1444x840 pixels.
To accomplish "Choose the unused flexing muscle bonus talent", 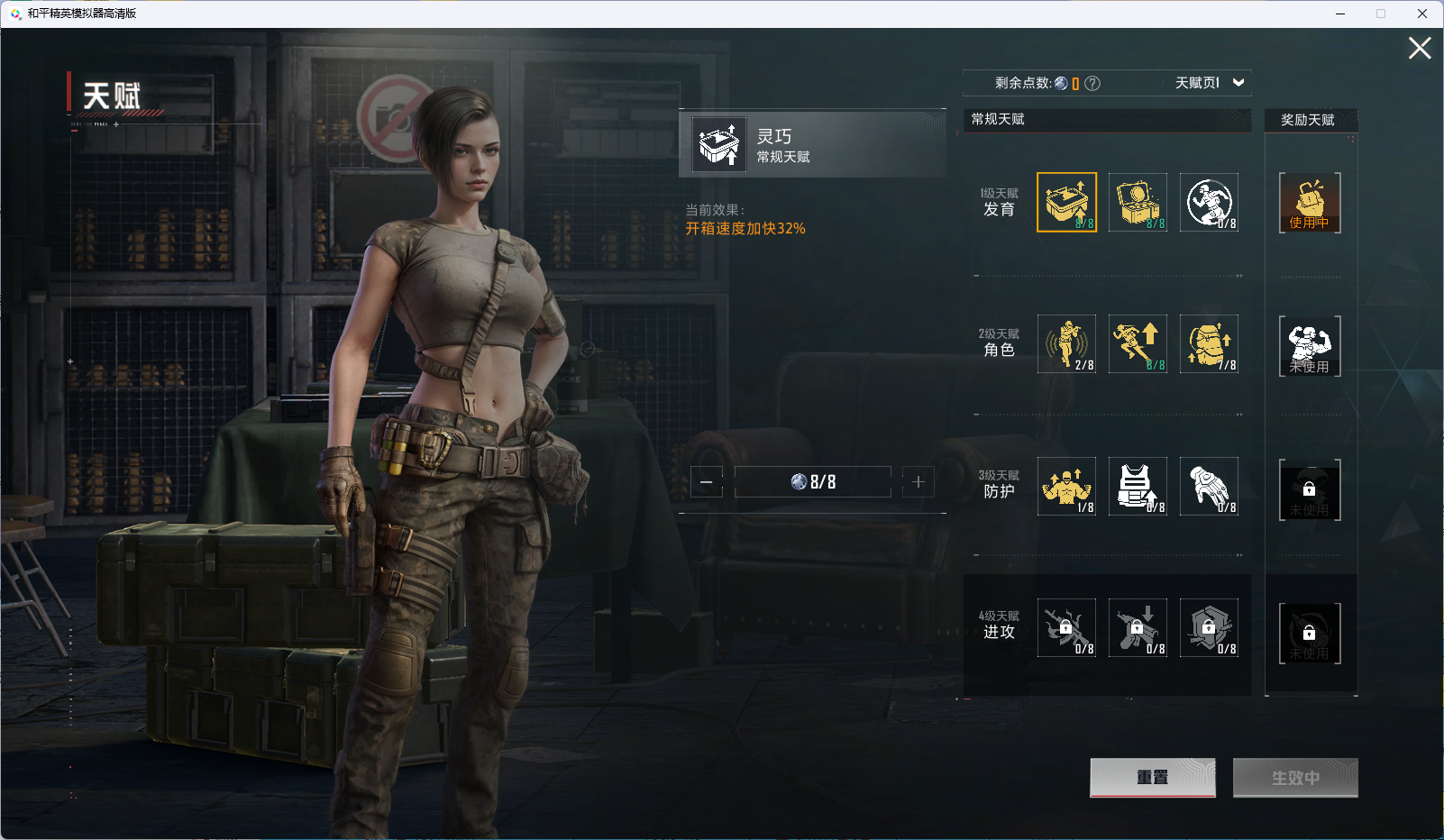I will (x=1310, y=345).
